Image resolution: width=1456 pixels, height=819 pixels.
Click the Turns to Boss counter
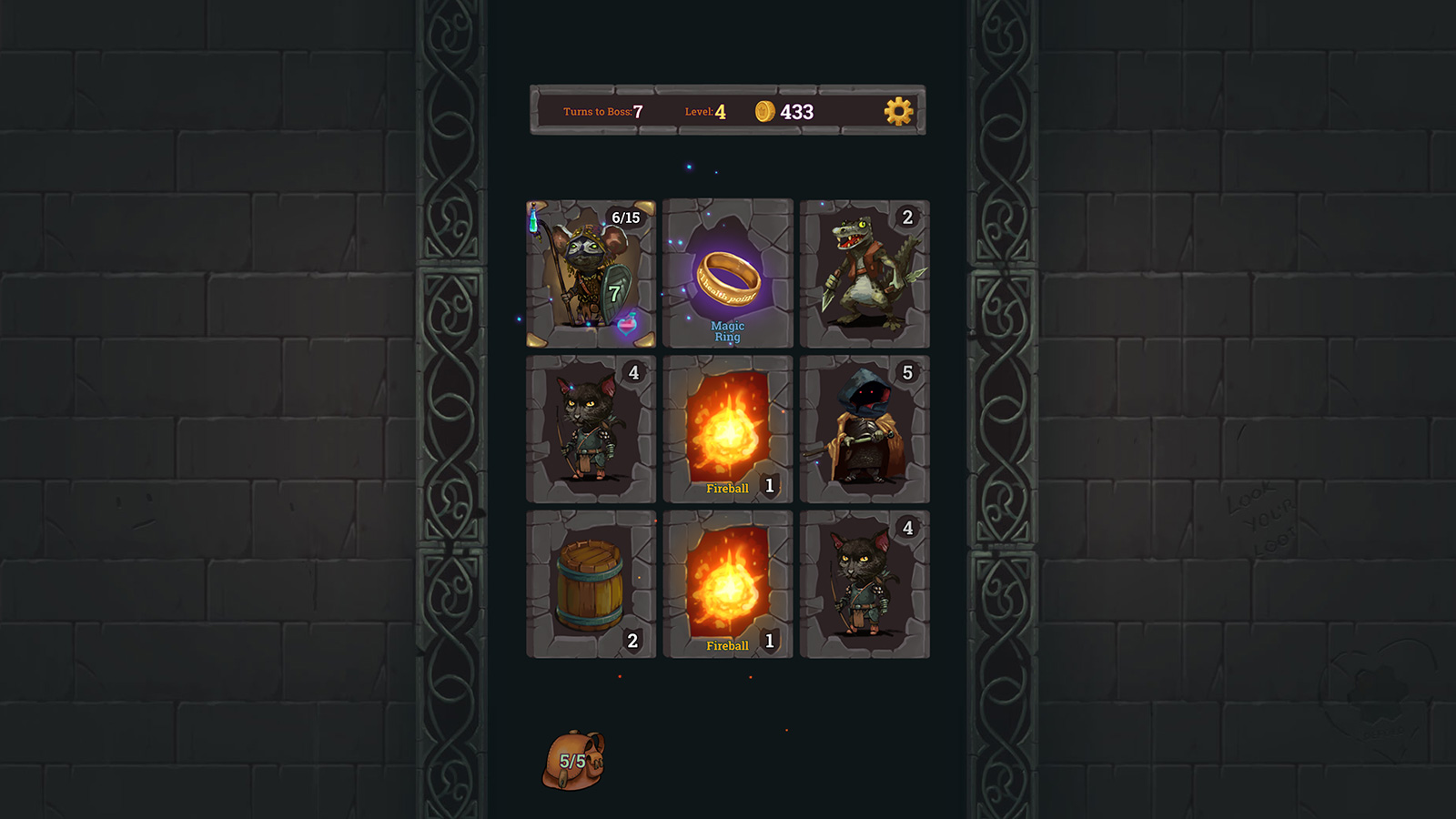(602, 111)
